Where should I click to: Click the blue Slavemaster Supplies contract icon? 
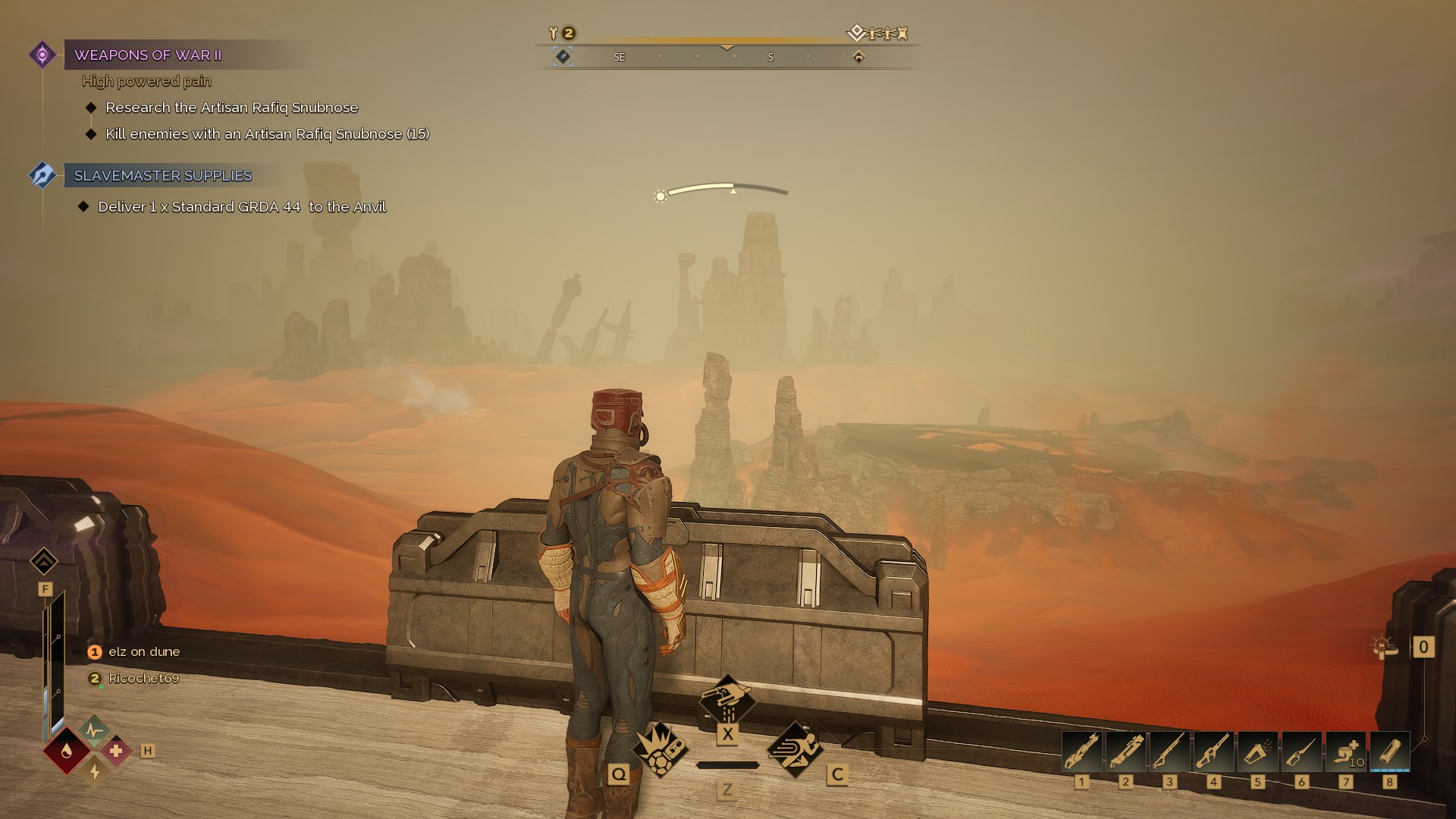(42, 175)
